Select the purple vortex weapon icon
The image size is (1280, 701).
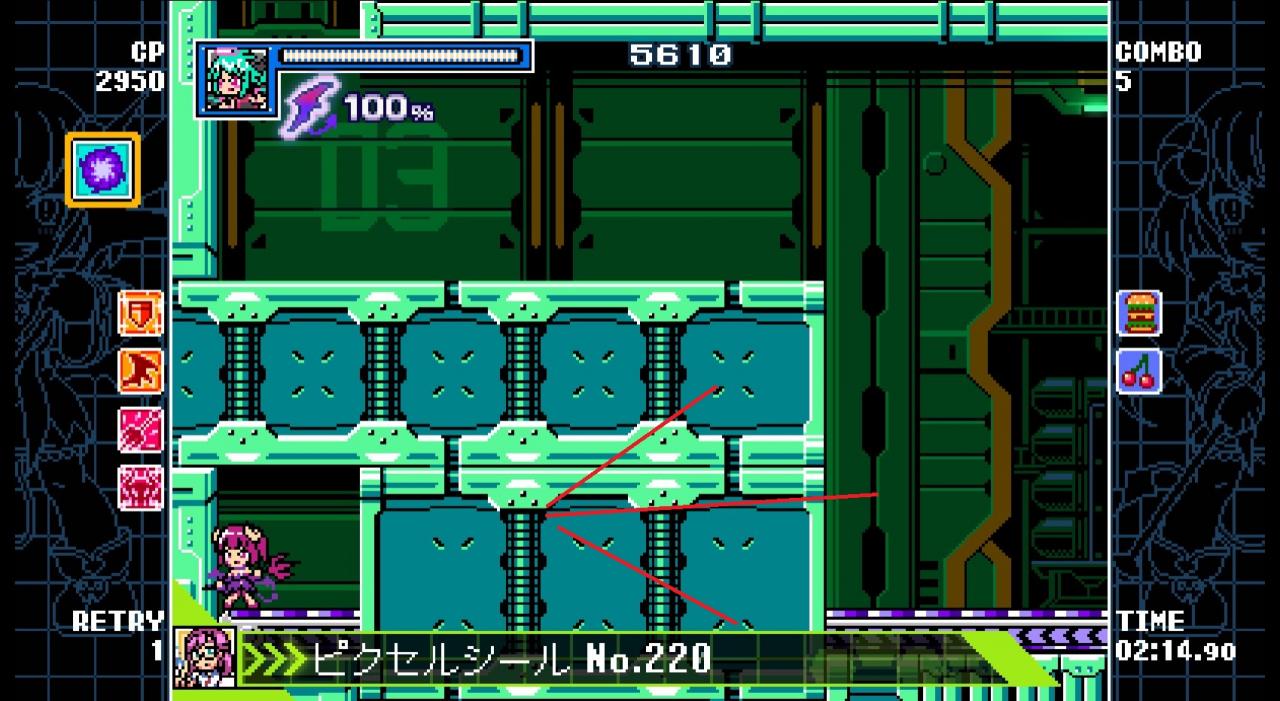pos(103,169)
